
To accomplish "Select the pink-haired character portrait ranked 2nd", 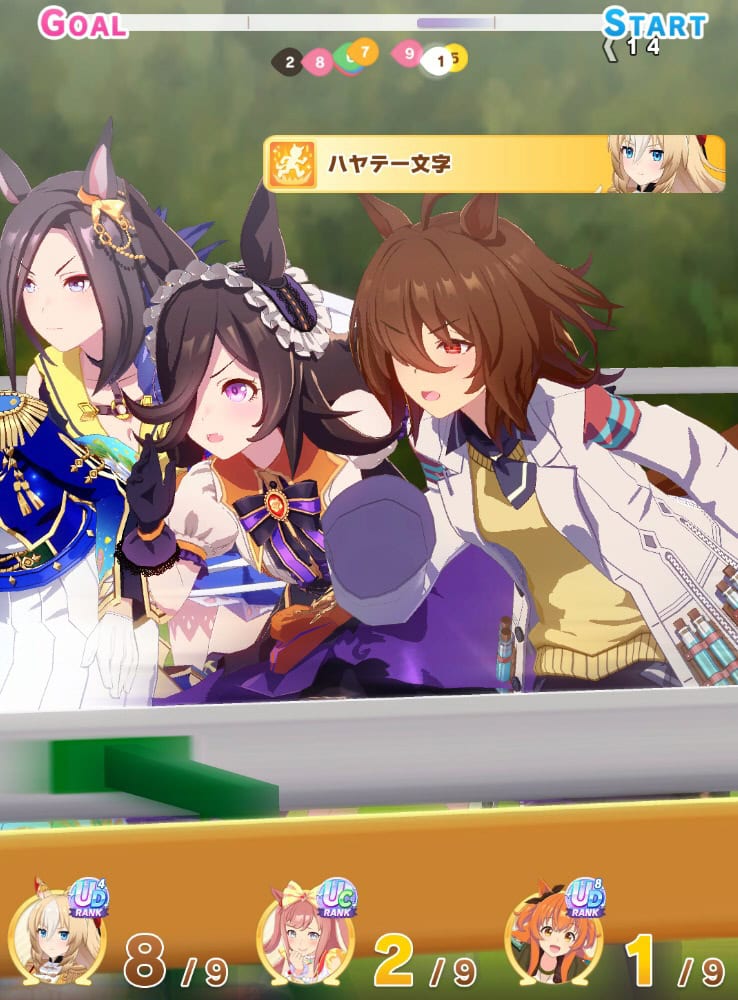I will 304,940.
